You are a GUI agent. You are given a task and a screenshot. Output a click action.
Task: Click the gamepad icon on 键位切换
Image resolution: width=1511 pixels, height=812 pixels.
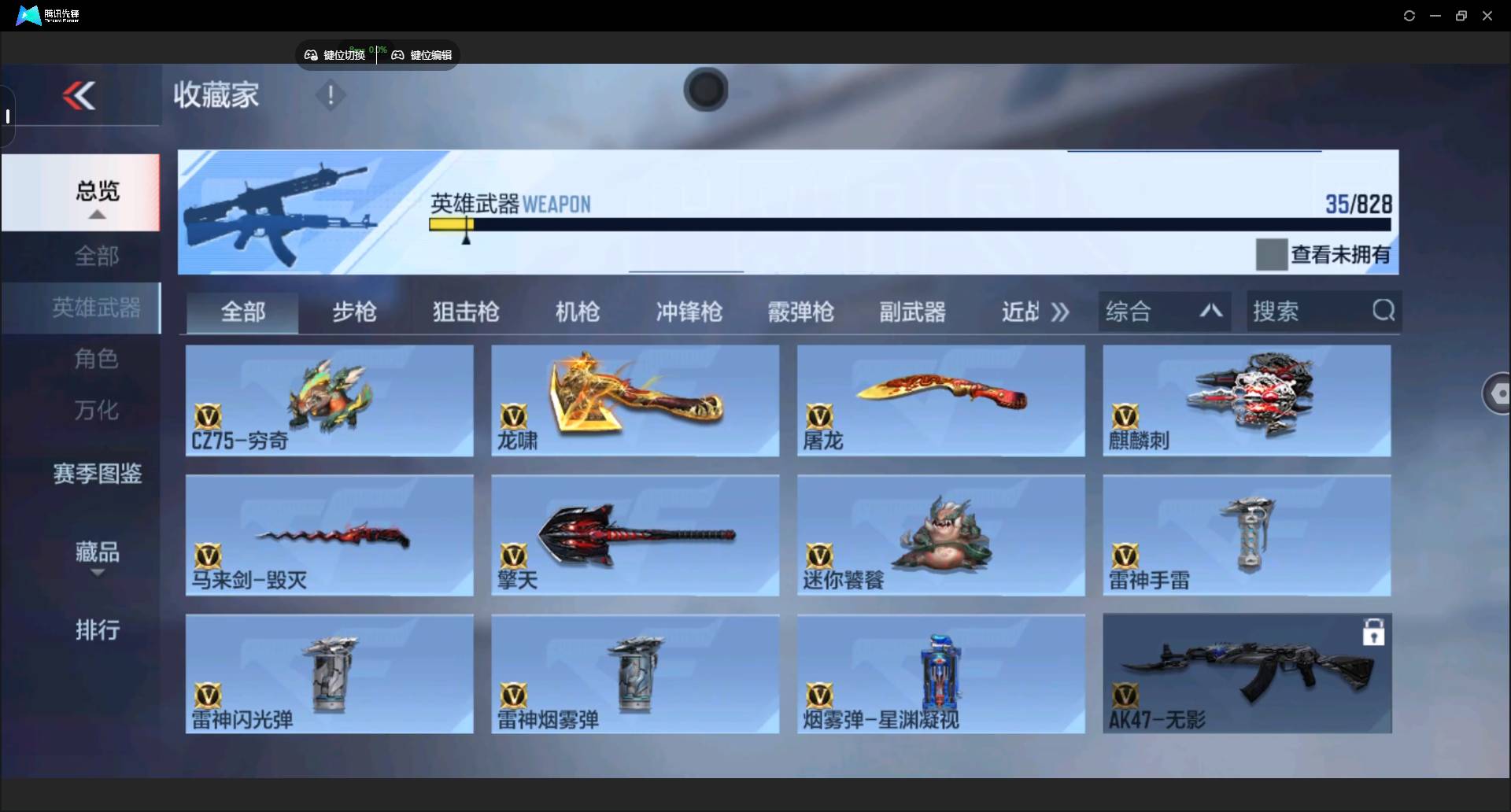point(310,54)
